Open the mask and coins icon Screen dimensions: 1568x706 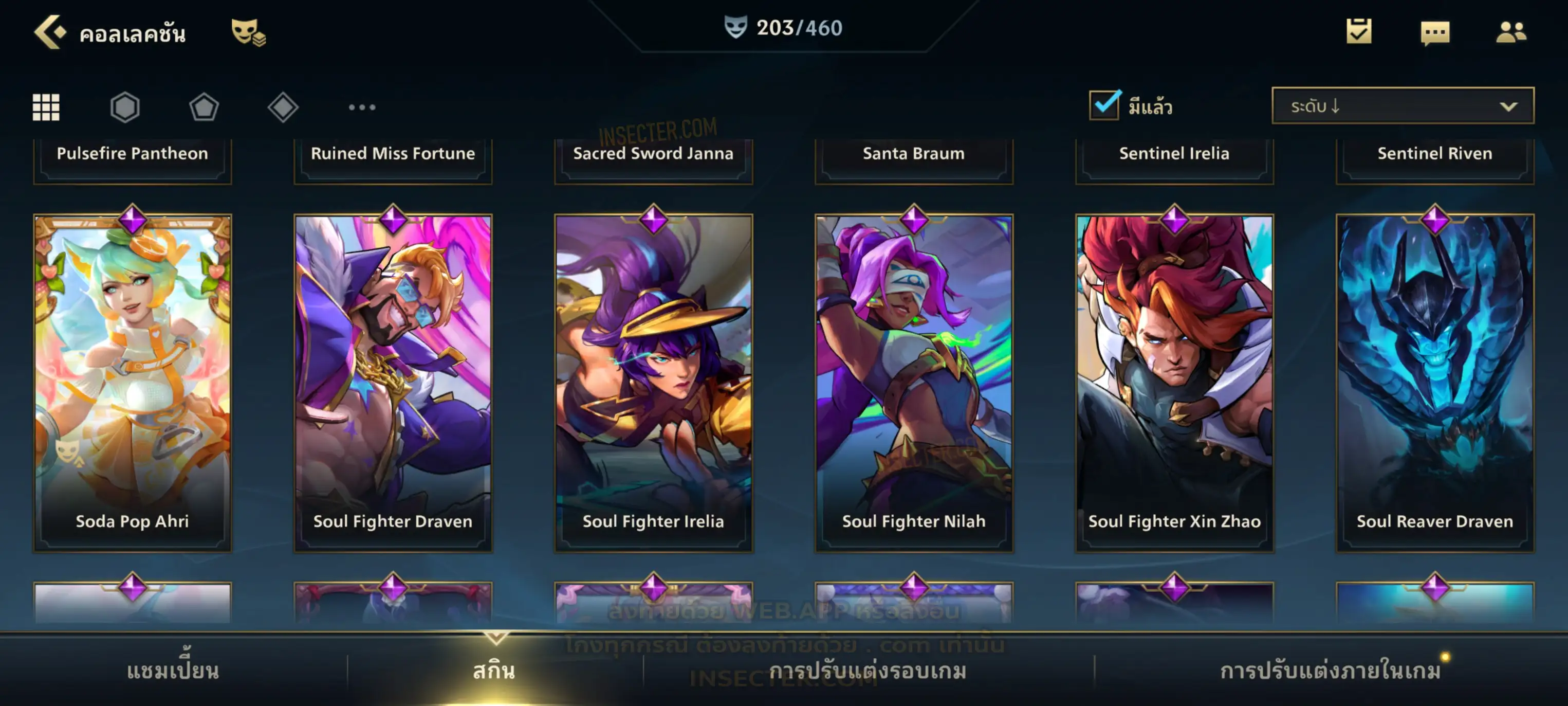tap(248, 32)
